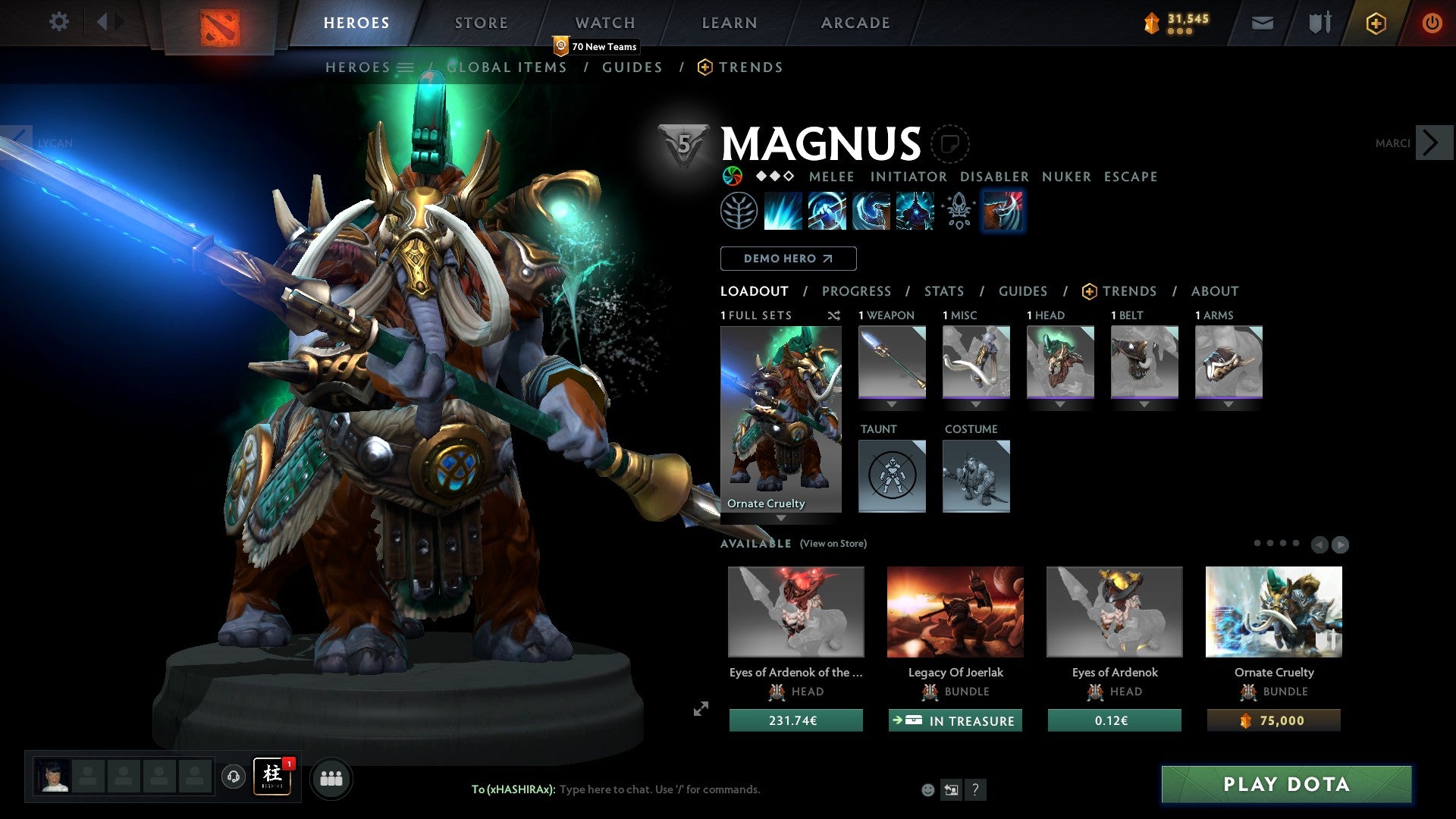The height and width of the screenshot is (819, 1456).
Task: Click the next page arrow above AVAILABLE items
Action: point(1341,544)
